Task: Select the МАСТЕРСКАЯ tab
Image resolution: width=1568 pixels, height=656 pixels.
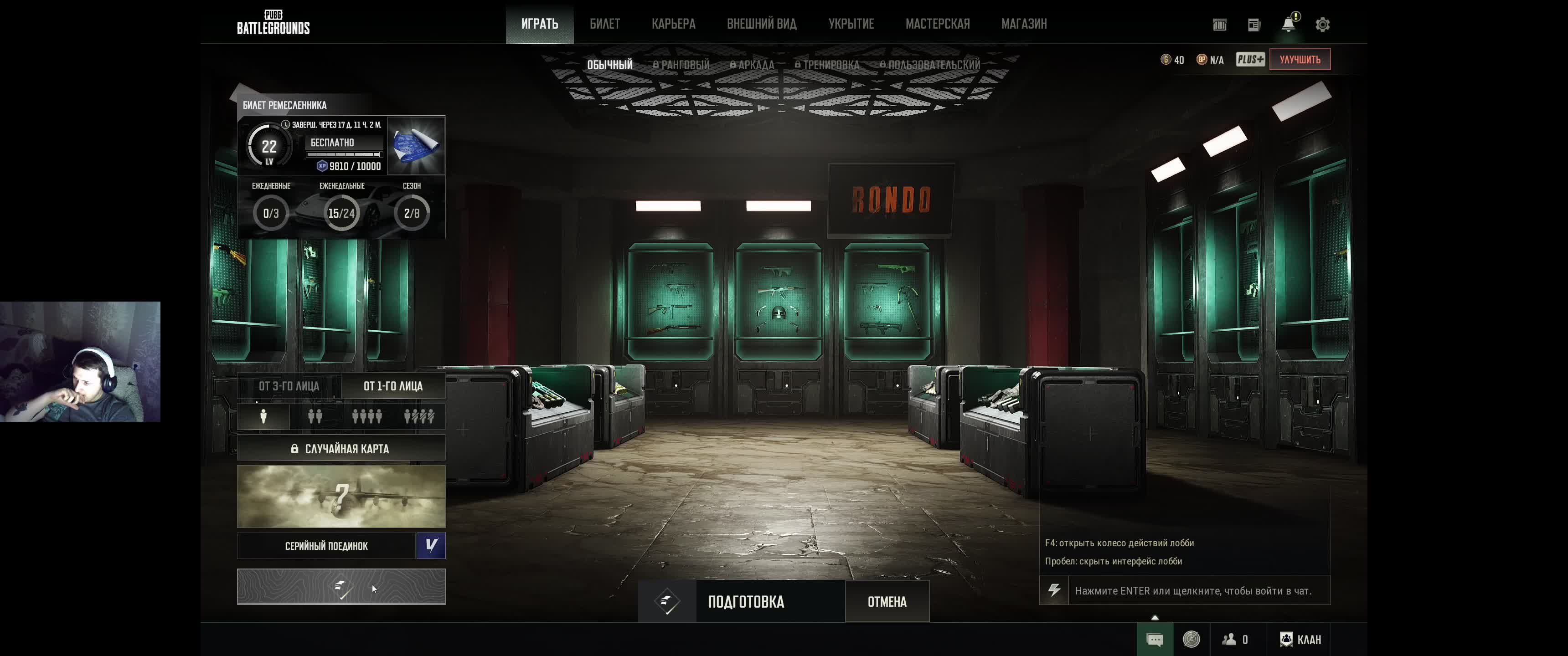Action: pyautogui.click(x=938, y=24)
